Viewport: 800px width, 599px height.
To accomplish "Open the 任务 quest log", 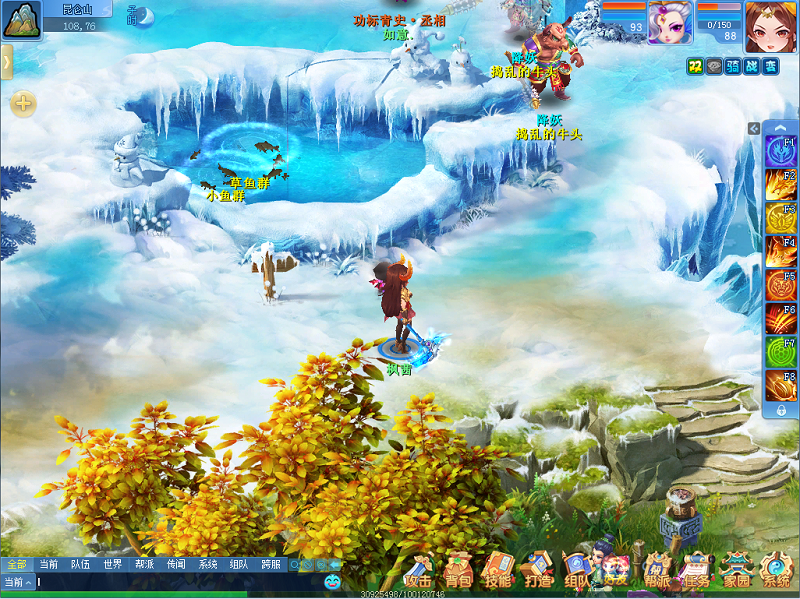I will (x=695, y=570).
